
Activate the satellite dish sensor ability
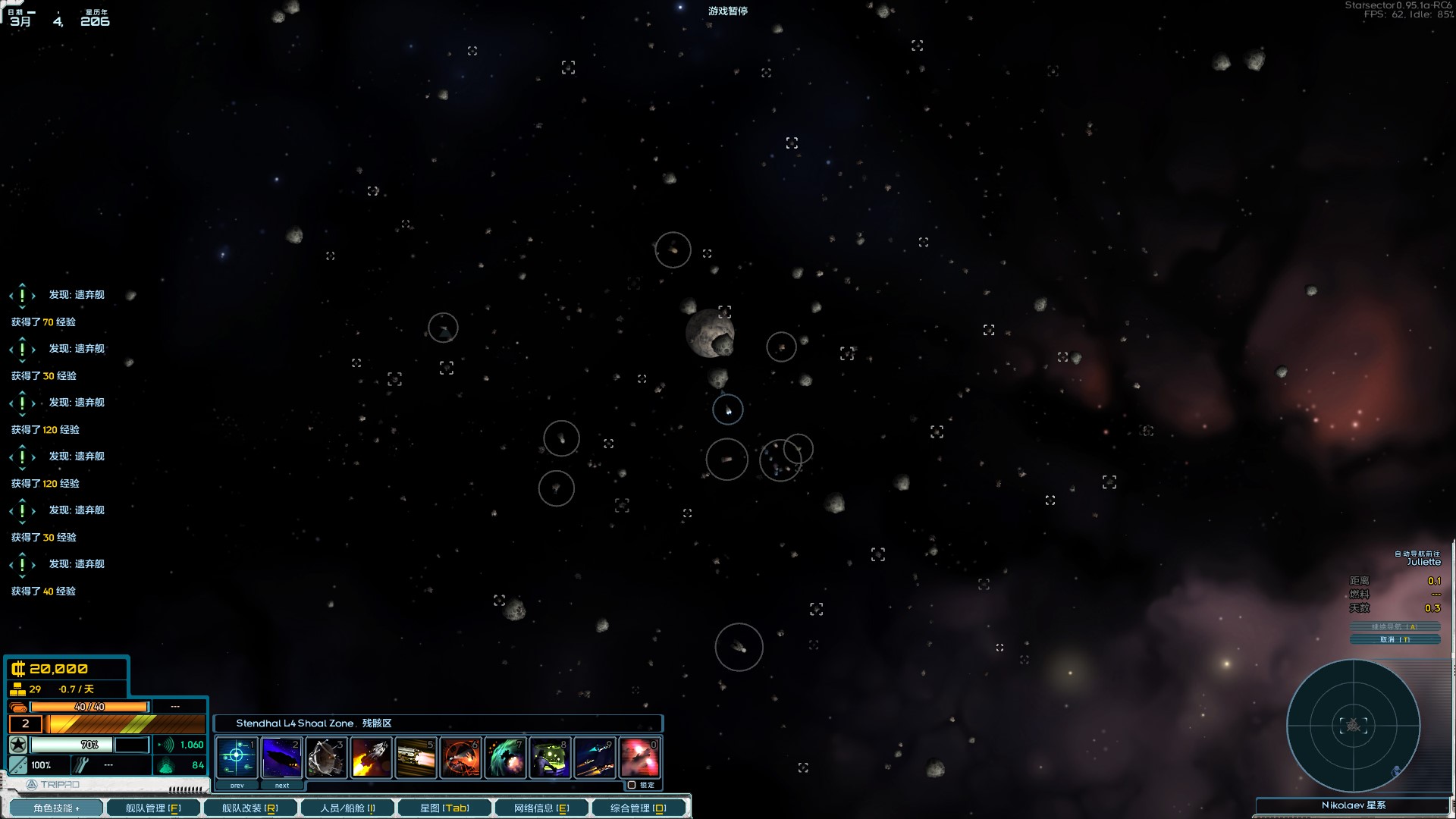pyautogui.click(x=326, y=756)
